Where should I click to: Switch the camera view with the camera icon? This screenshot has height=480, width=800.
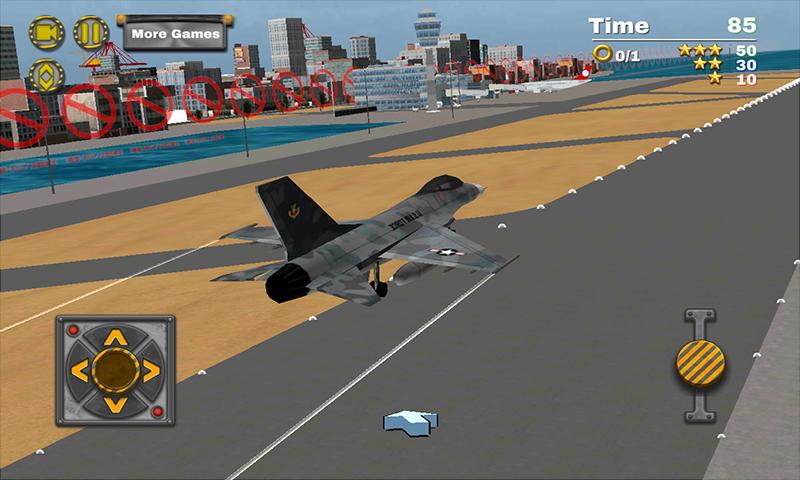(x=45, y=34)
